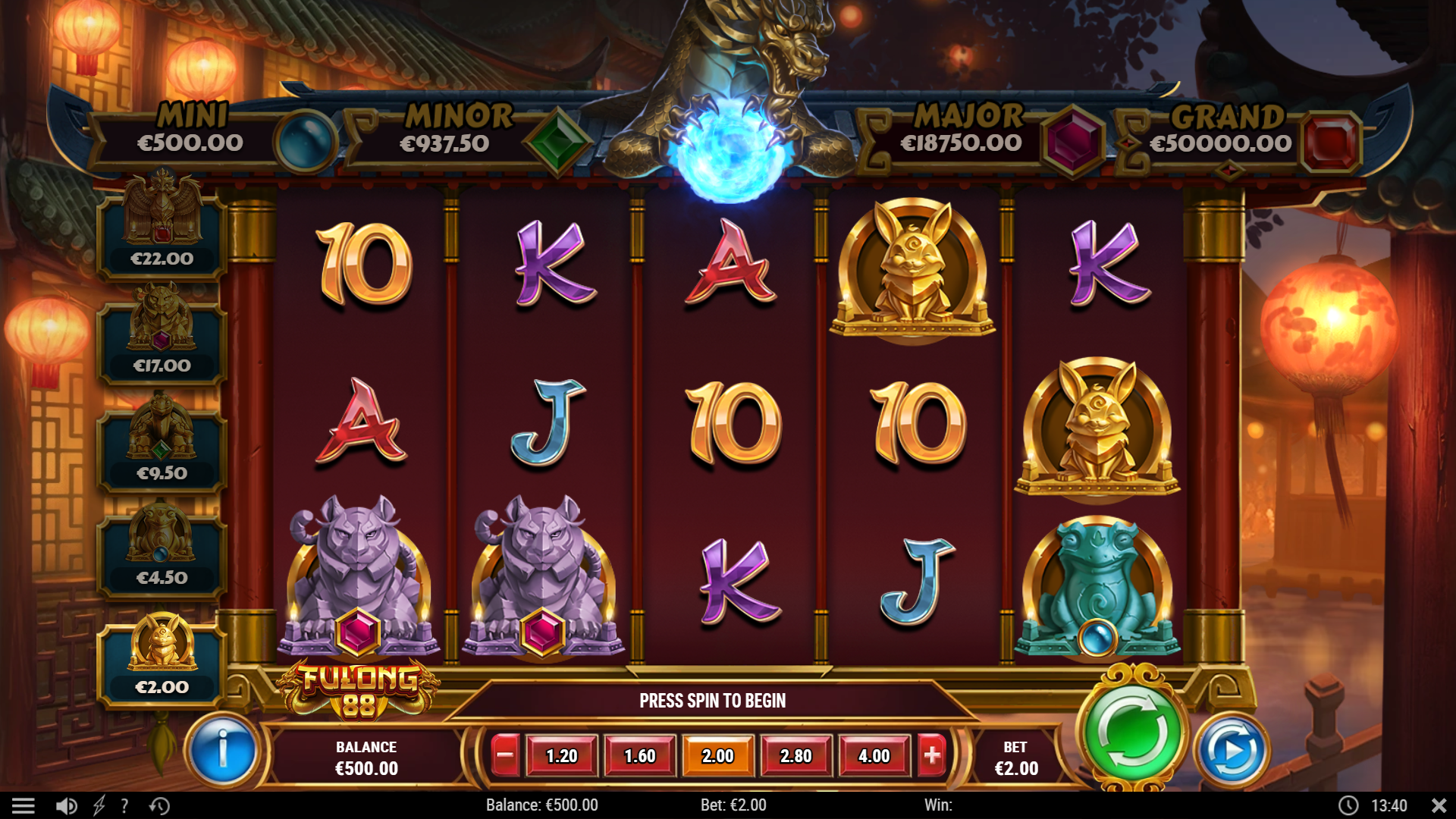The image size is (1456, 819).
Task: Choose the 2.80 bet value
Action: (x=795, y=755)
